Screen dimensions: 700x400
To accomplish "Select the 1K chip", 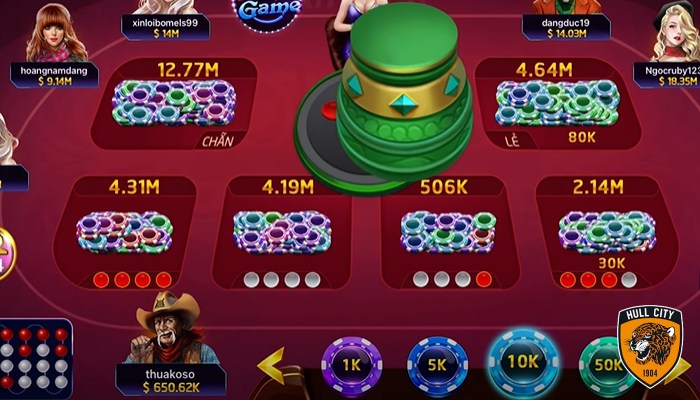I will [351, 365].
